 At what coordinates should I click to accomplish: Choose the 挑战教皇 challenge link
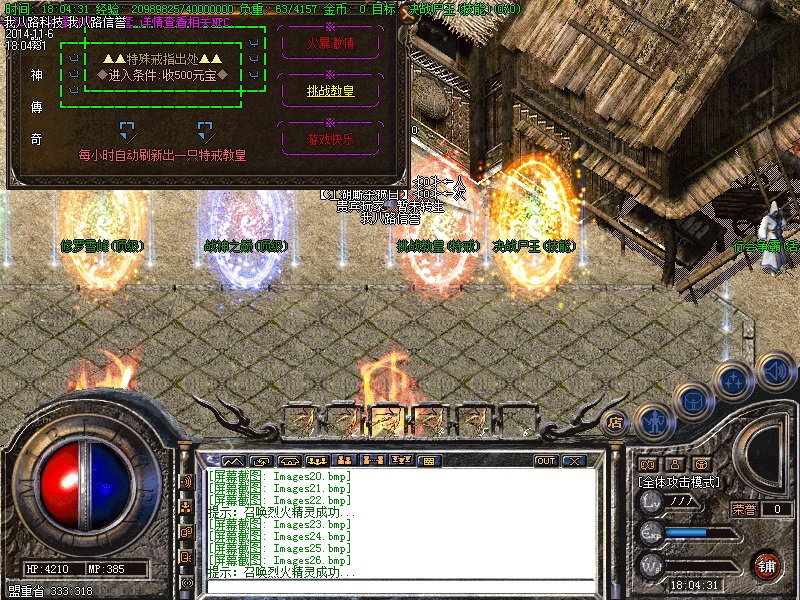tap(330, 91)
